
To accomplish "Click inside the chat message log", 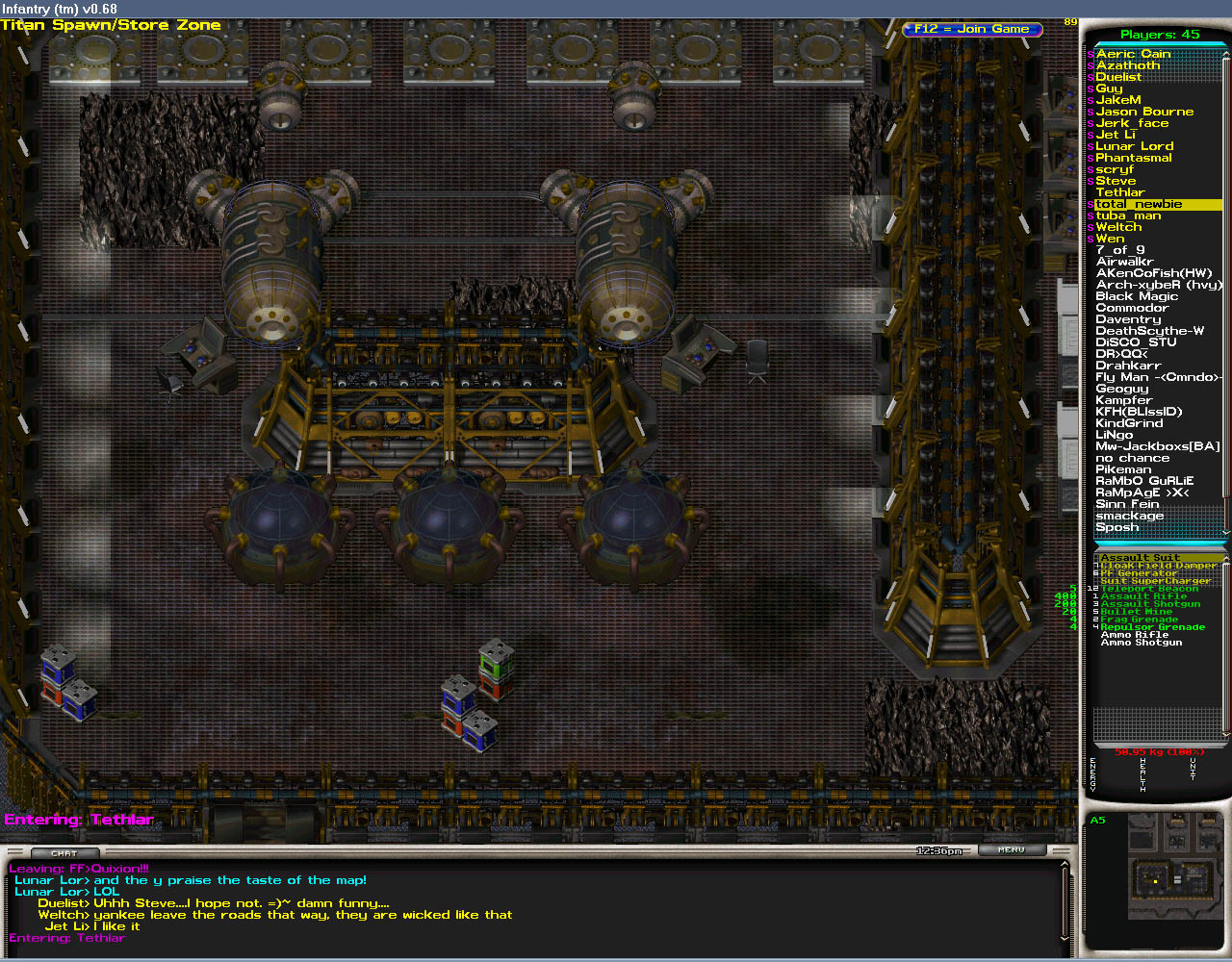I will (529, 904).
